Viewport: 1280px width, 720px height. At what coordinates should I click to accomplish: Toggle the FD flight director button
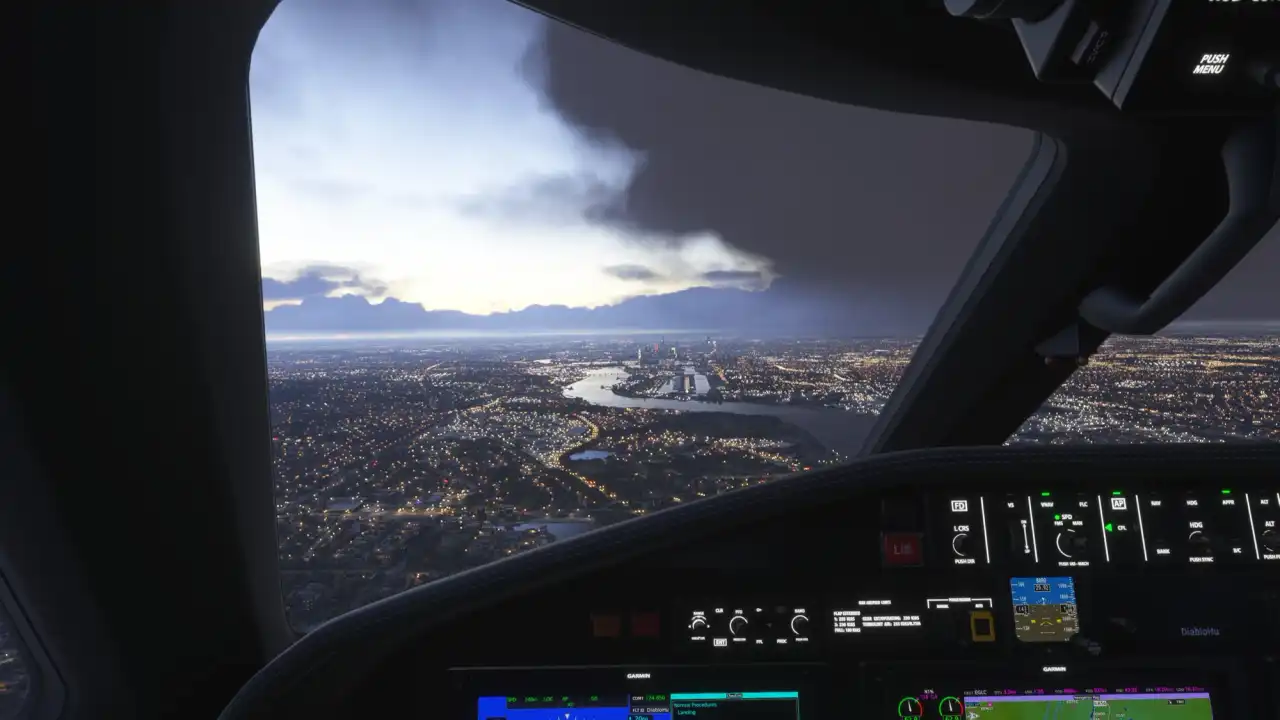tap(959, 506)
